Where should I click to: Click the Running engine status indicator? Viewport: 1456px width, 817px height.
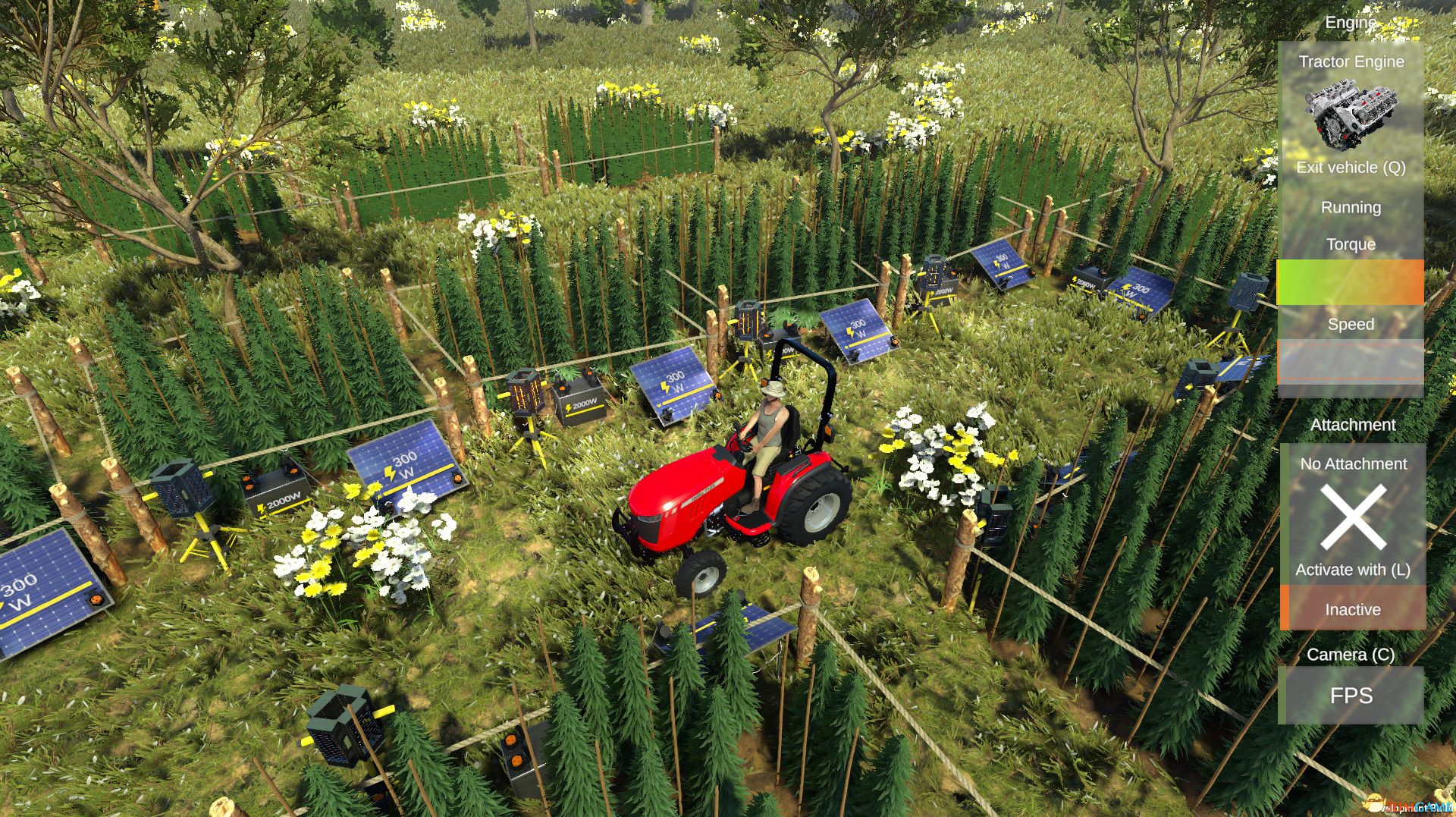pyautogui.click(x=1349, y=206)
